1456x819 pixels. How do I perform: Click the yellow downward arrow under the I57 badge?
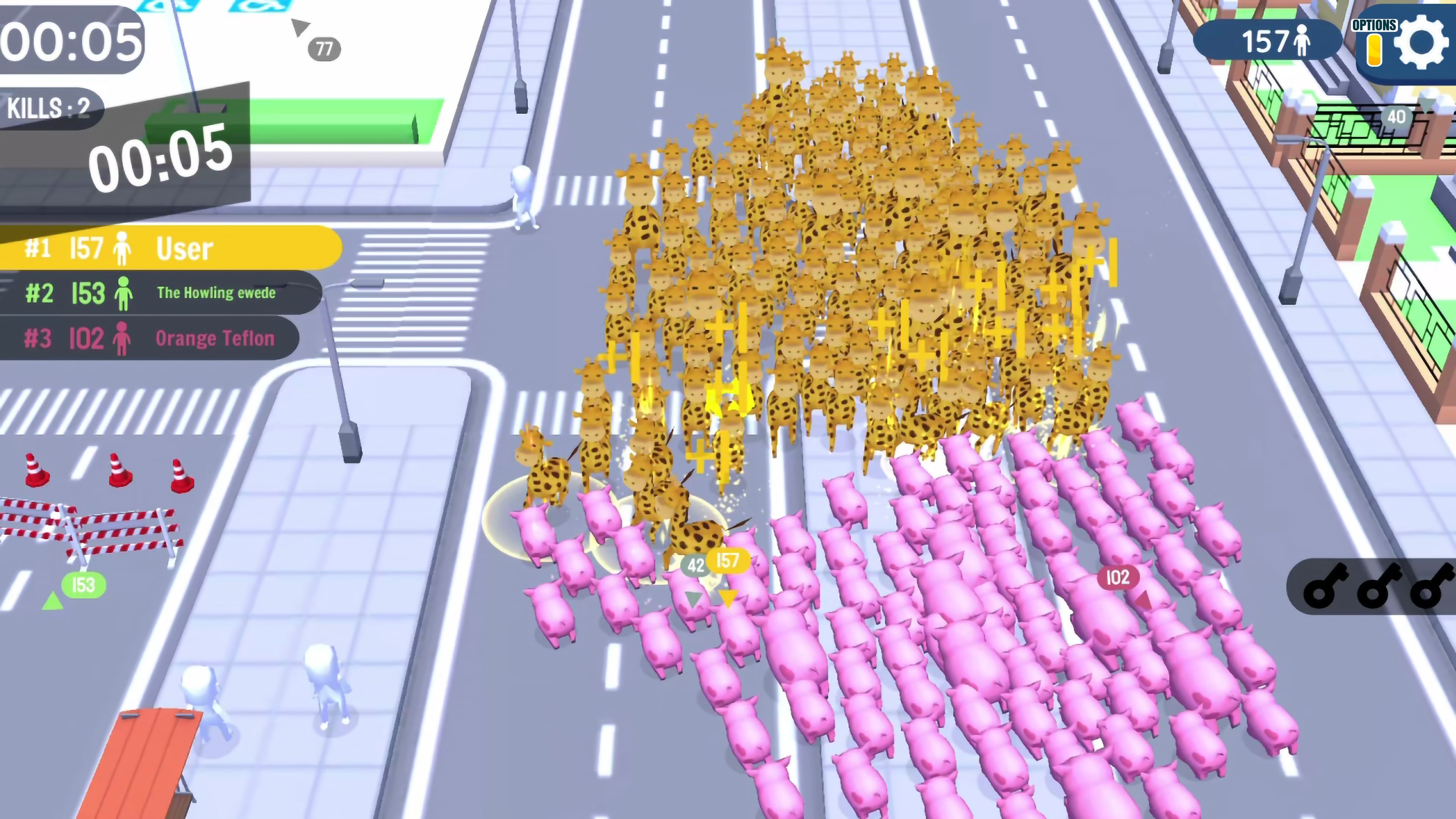point(728,598)
